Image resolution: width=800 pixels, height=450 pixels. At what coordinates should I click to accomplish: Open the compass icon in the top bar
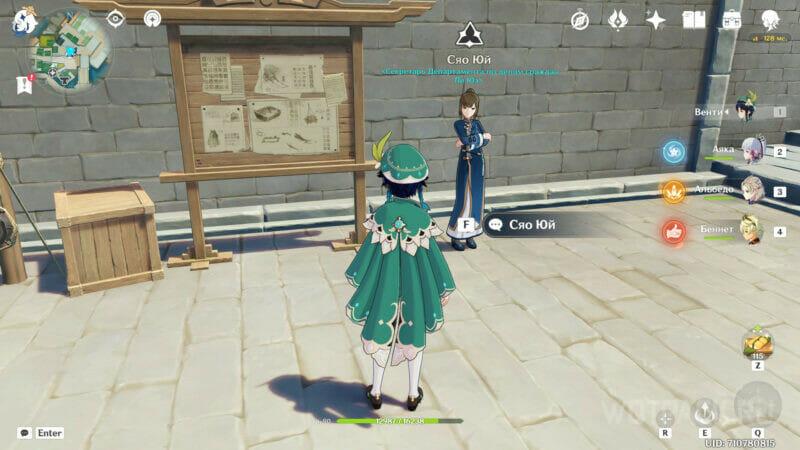pyautogui.click(x=580, y=20)
